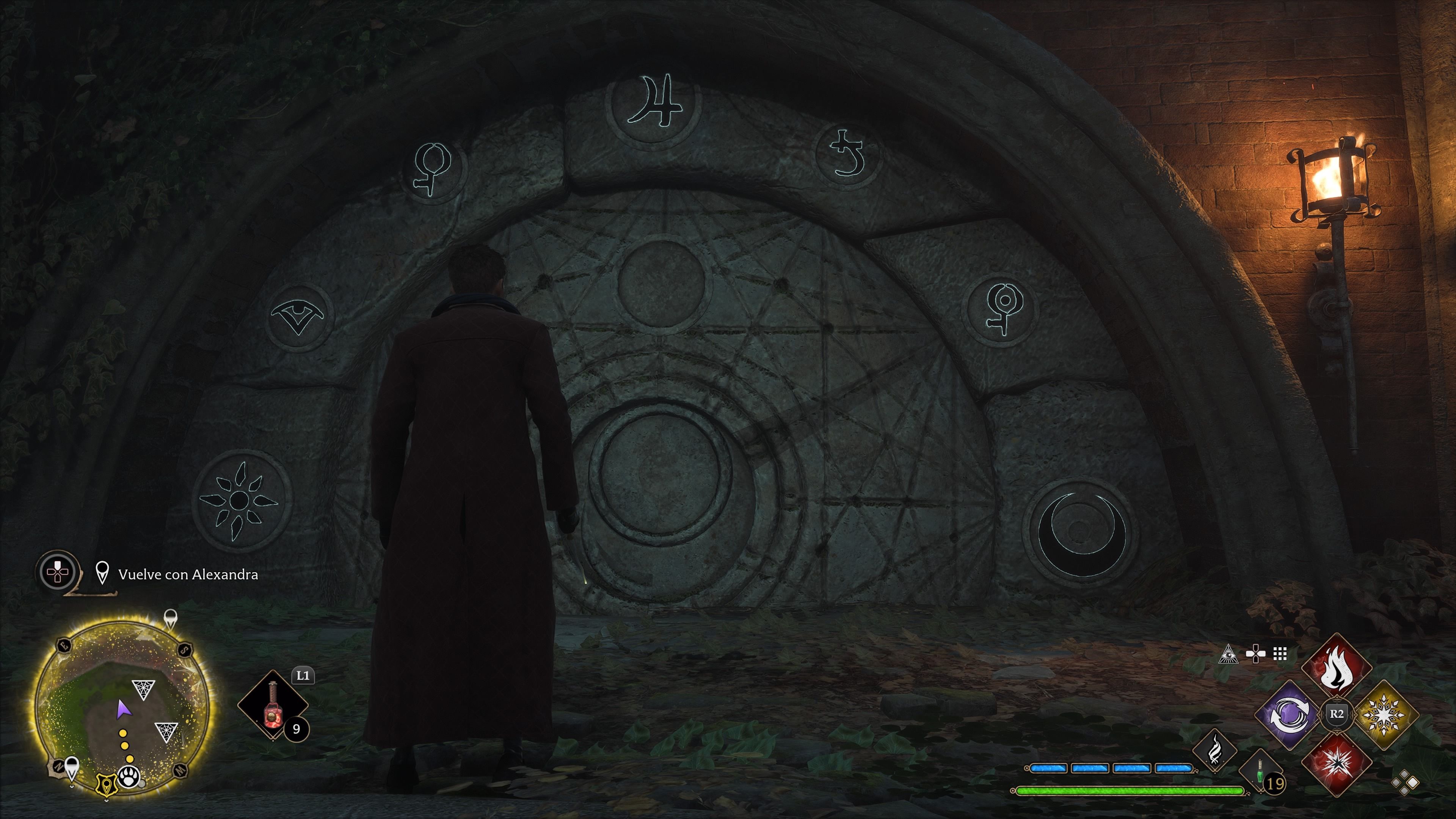The height and width of the screenshot is (819, 1456).
Task: Select the upper spider web minimap marker
Action: click(143, 689)
